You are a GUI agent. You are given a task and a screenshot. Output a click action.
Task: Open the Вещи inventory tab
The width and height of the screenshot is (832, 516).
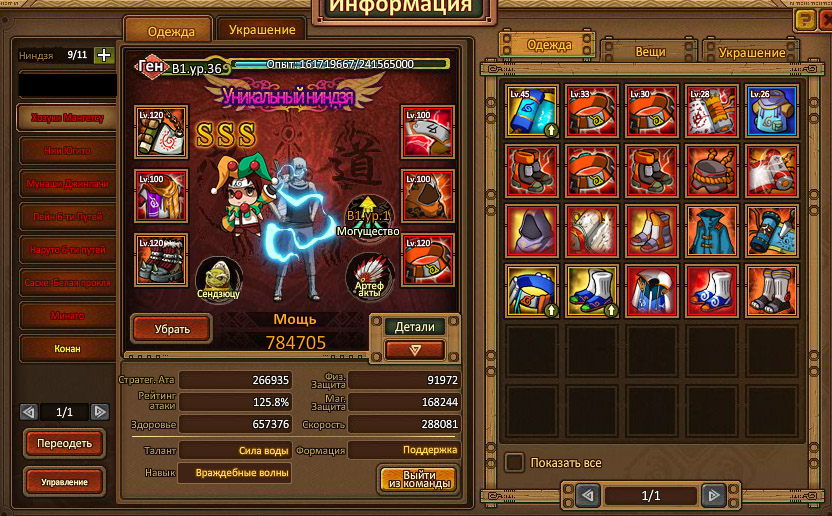[x=650, y=50]
